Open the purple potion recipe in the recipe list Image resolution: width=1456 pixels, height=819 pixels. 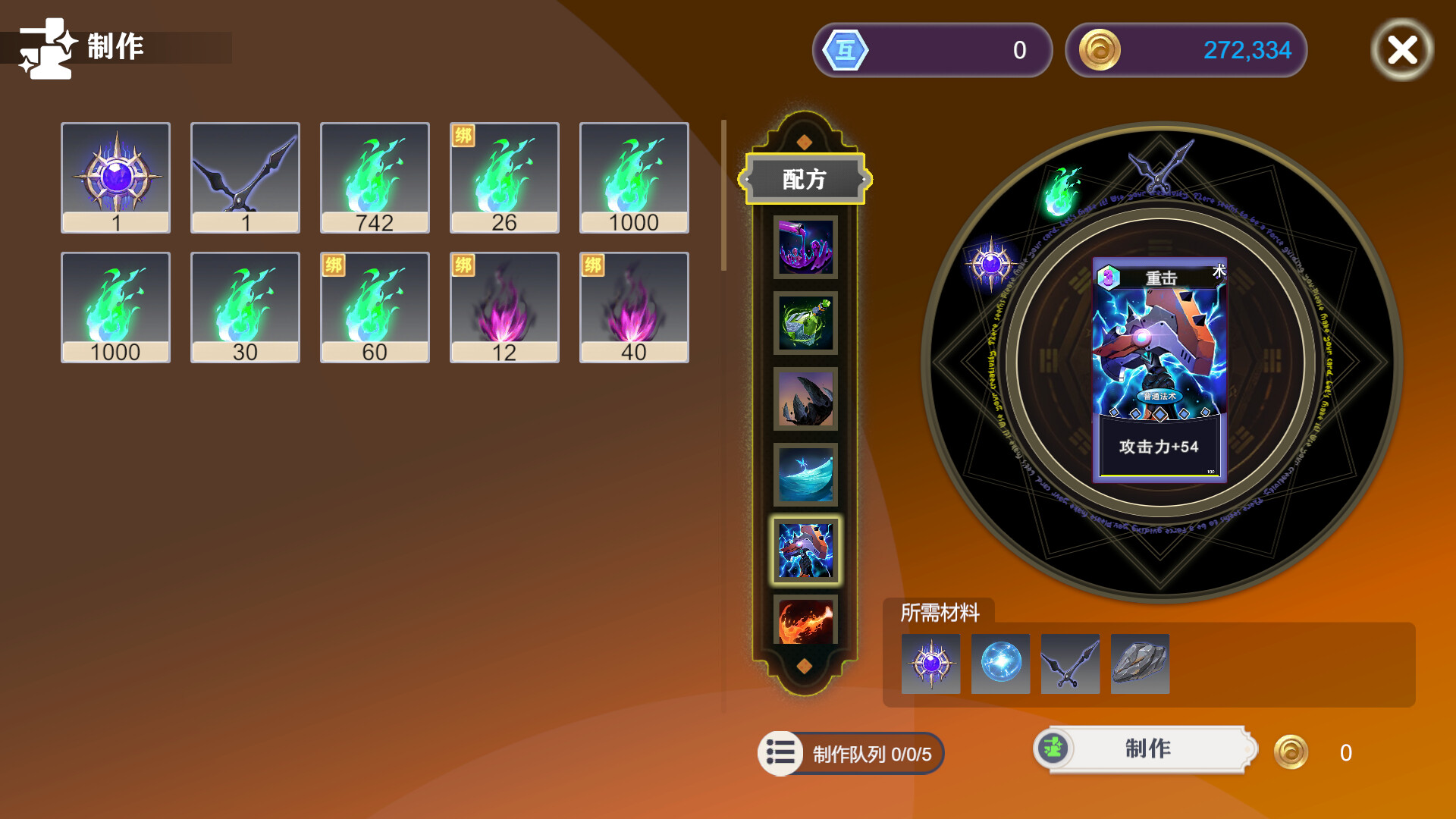[805, 246]
